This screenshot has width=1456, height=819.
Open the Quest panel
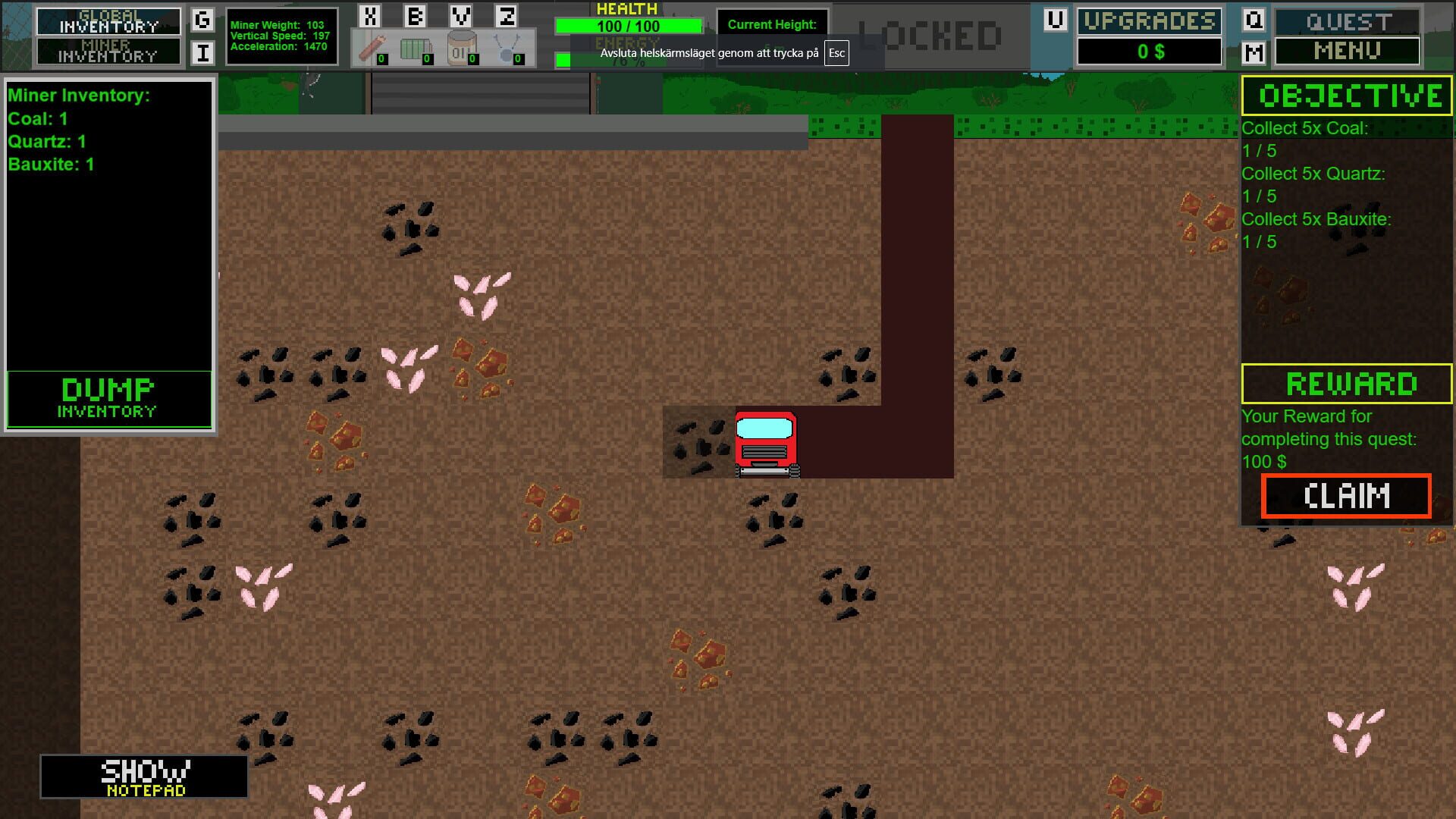(1347, 20)
